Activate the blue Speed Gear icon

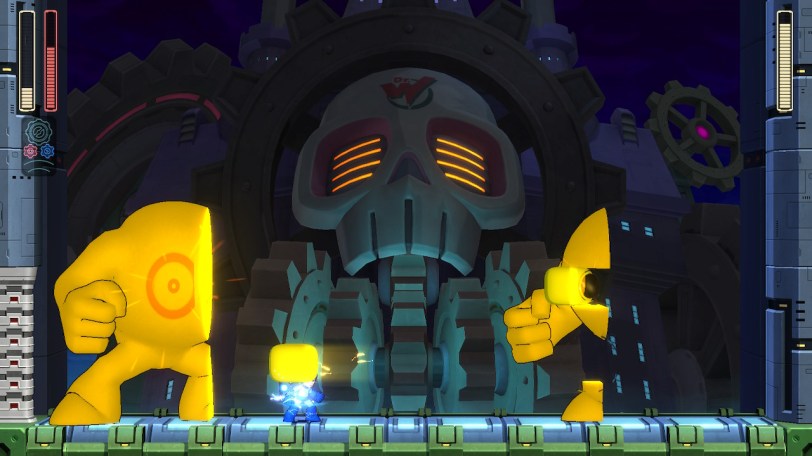pyautogui.click(x=46, y=151)
